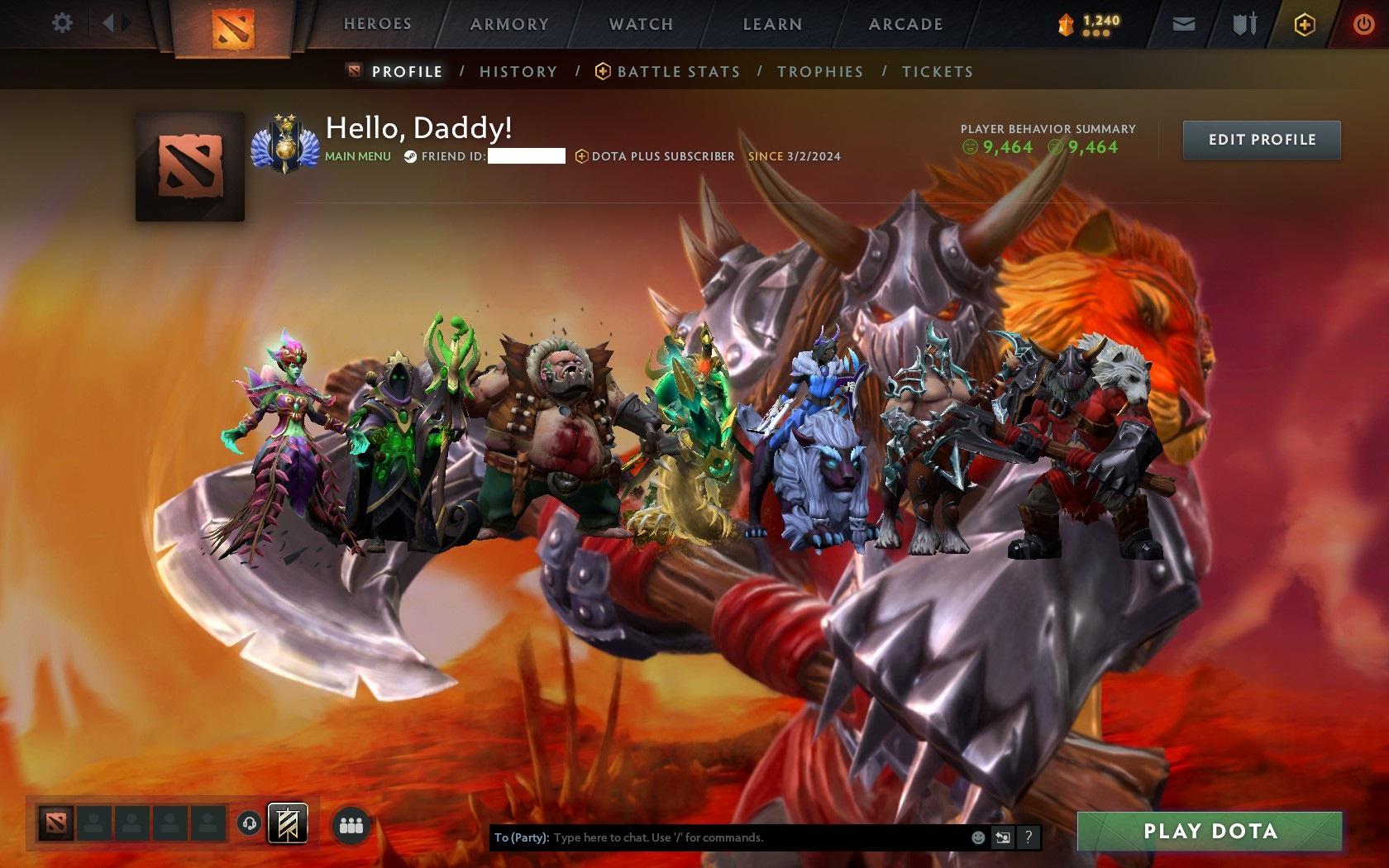
Task: Expand the sidebar with the arrows next to settings
Action: pos(113,23)
